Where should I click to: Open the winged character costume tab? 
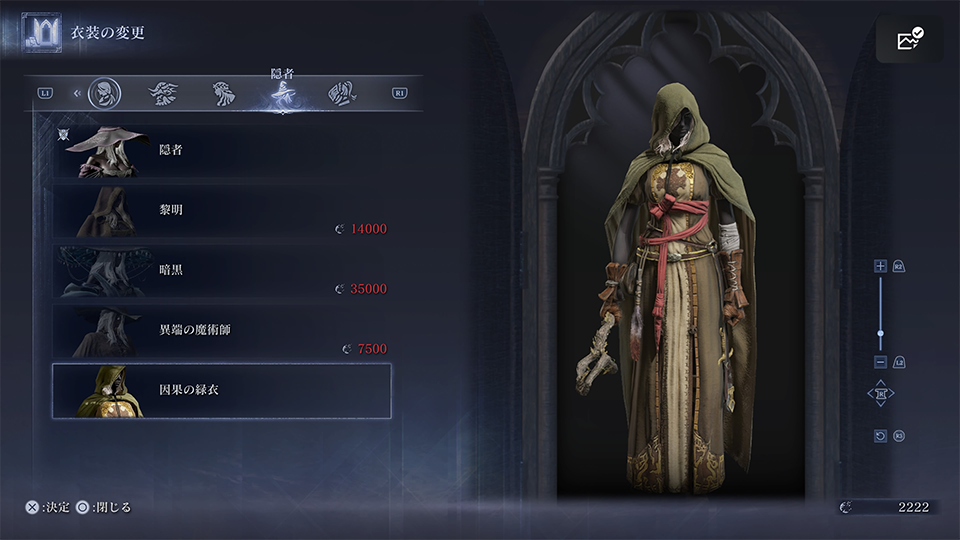click(163, 93)
